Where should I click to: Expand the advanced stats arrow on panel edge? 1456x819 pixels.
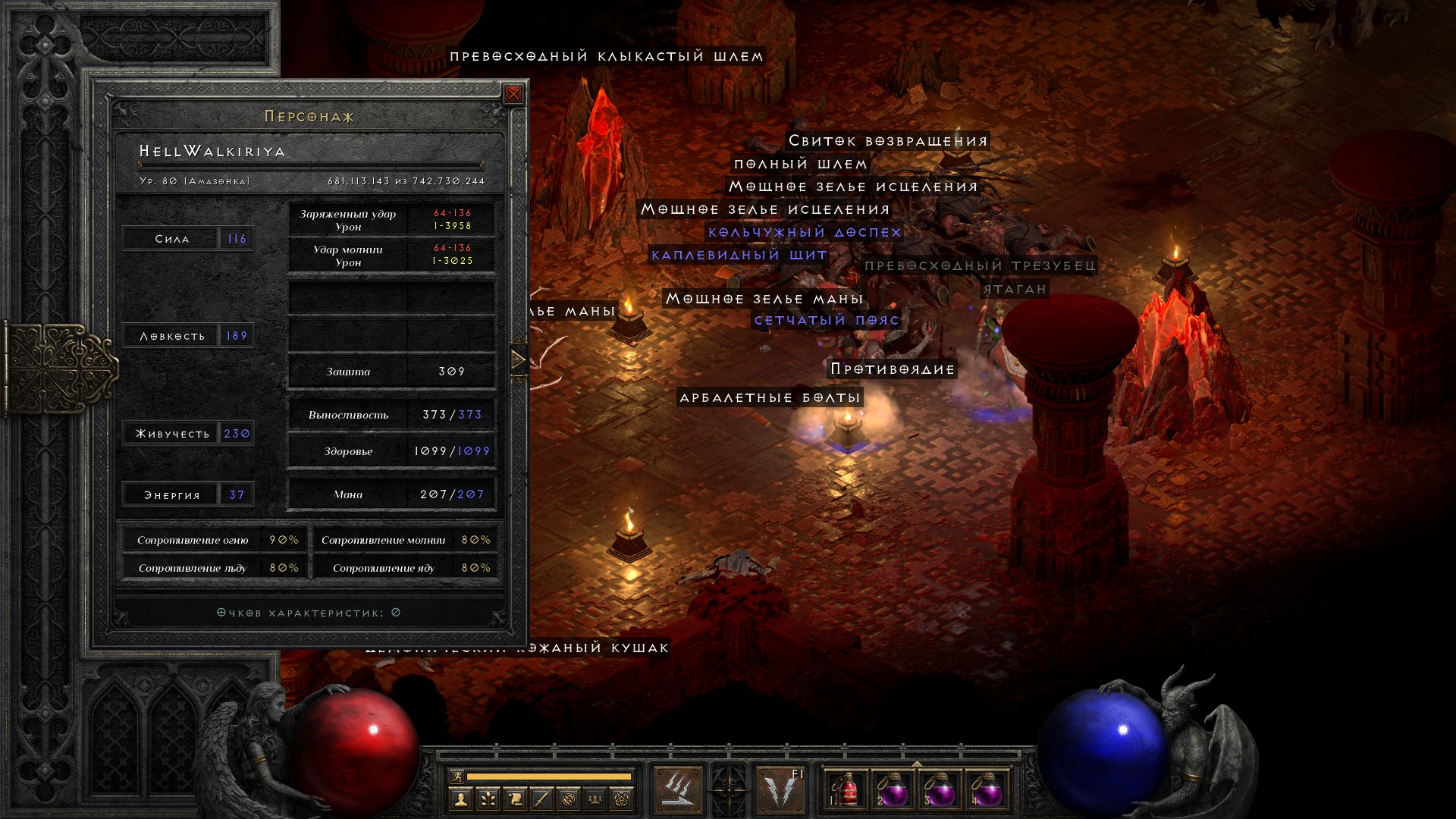pyautogui.click(x=519, y=359)
